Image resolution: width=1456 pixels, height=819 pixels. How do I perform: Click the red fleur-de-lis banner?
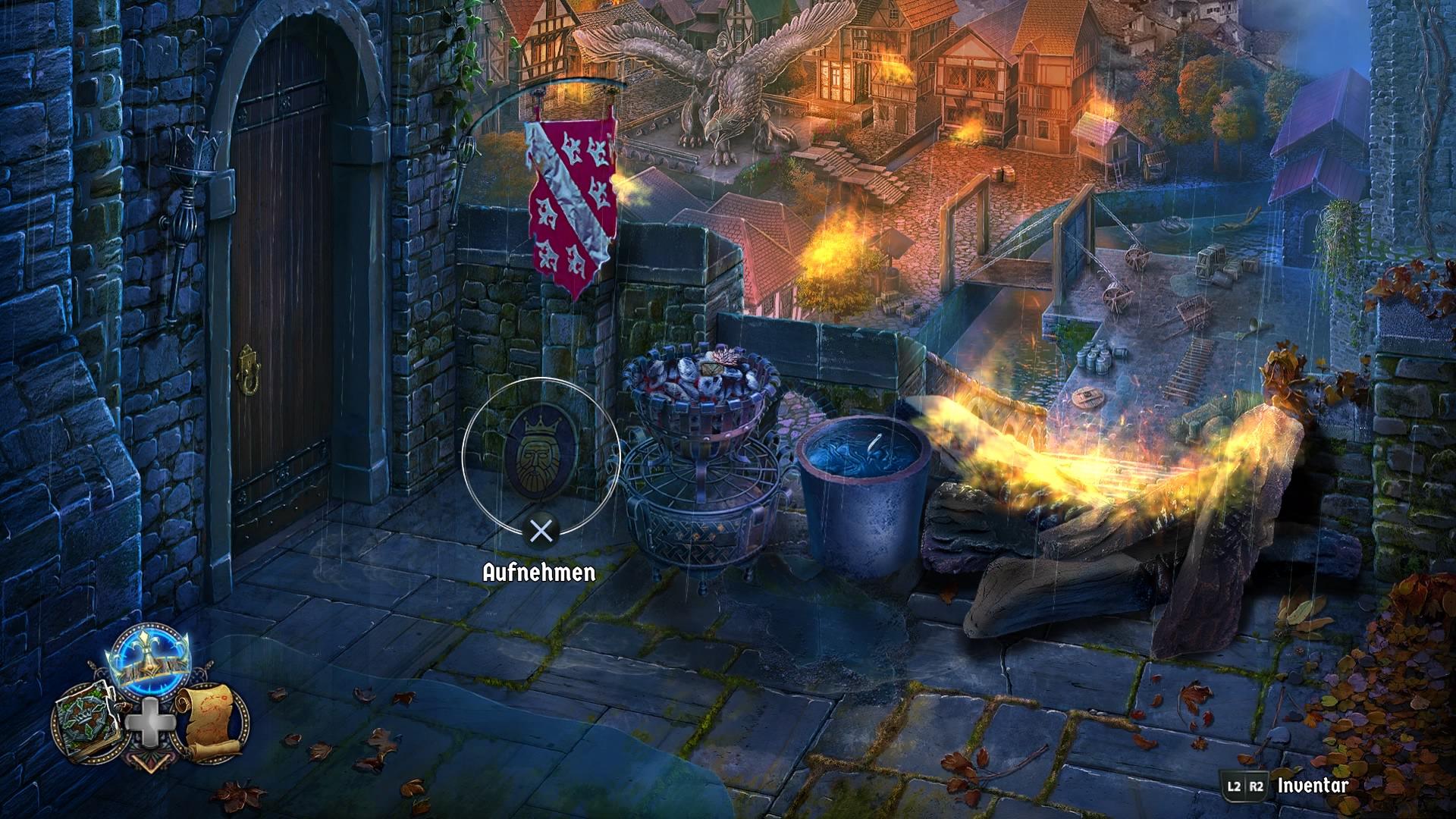point(571,197)
